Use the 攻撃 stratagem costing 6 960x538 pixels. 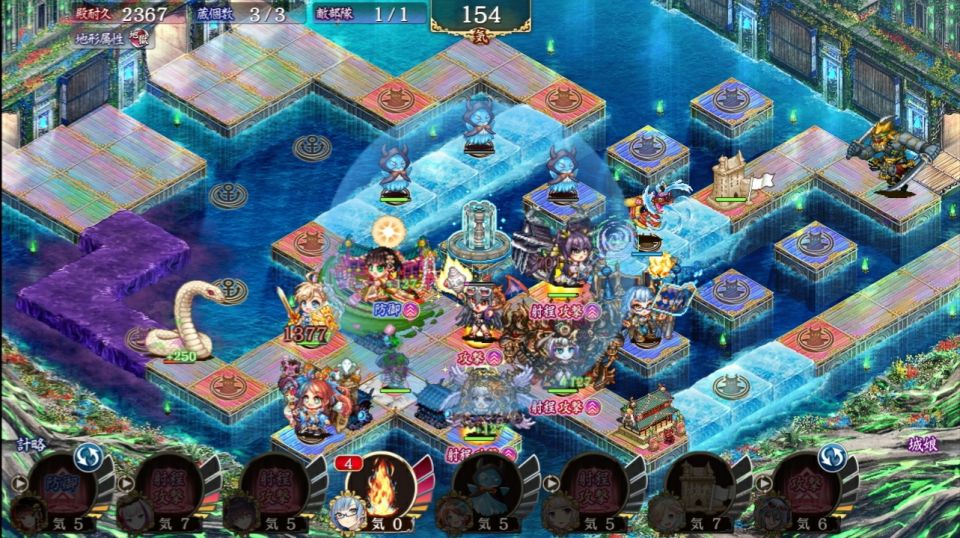[x=808, y=486]
